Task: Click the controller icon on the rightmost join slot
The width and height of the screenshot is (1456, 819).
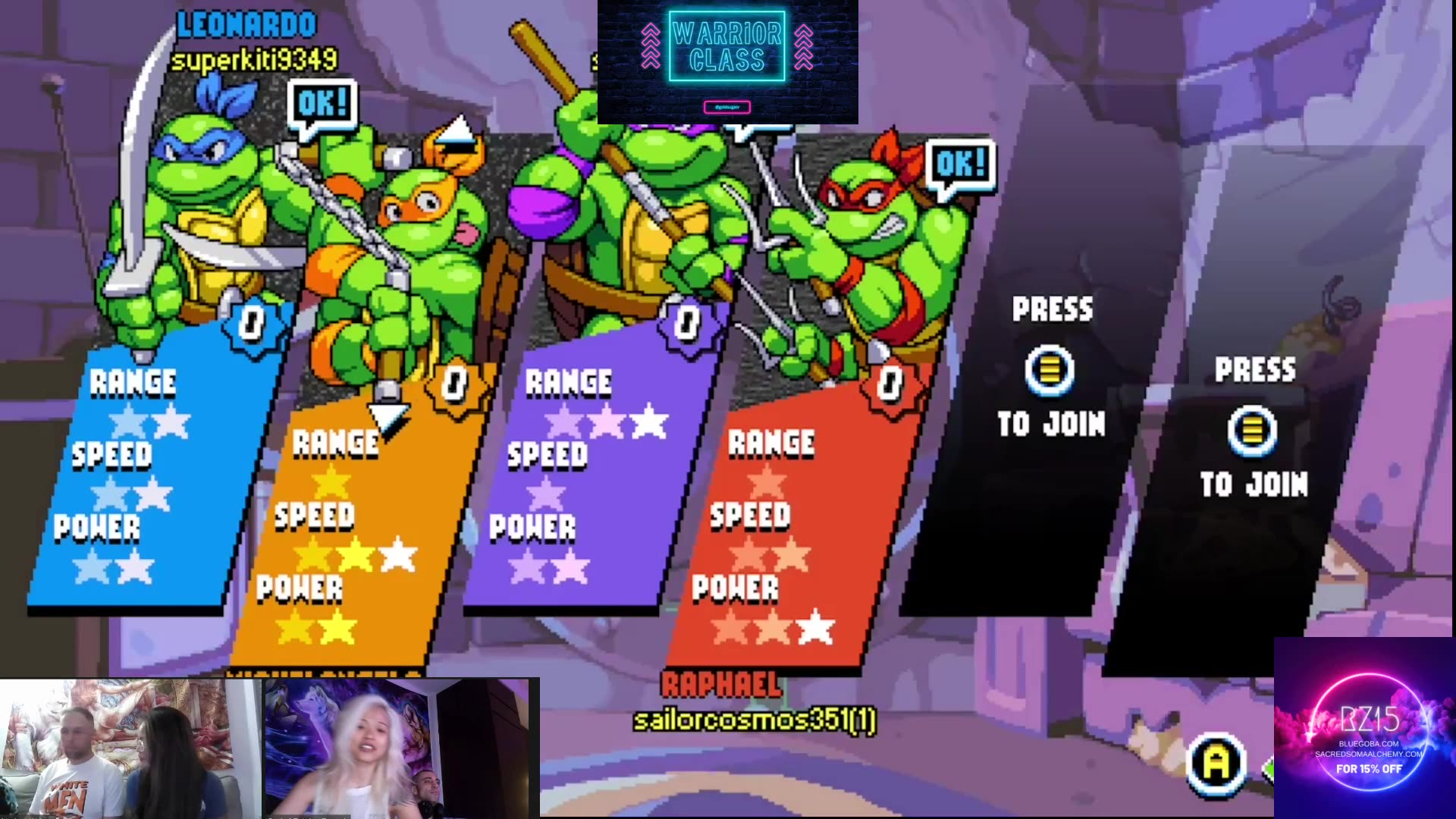Action: [x=1255, y=429]
